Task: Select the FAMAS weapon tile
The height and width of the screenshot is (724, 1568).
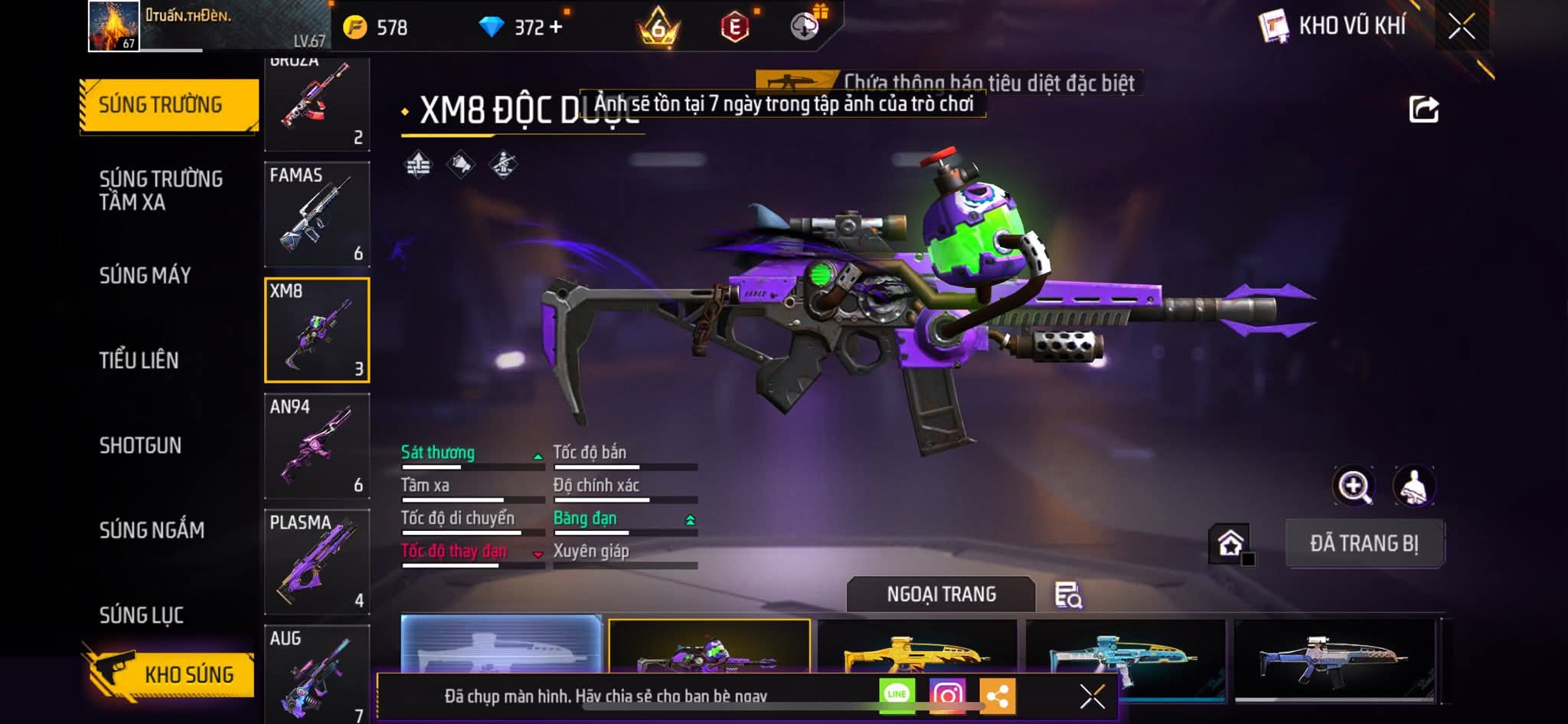Action: [317, 214]
